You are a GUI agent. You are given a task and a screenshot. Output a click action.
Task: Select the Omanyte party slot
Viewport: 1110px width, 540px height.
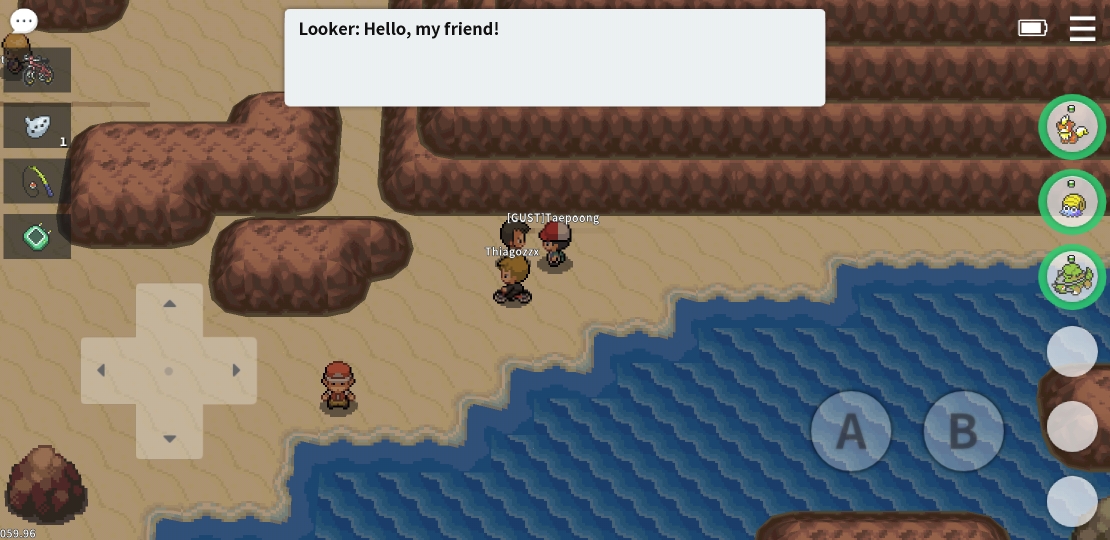click(1072, 202)
